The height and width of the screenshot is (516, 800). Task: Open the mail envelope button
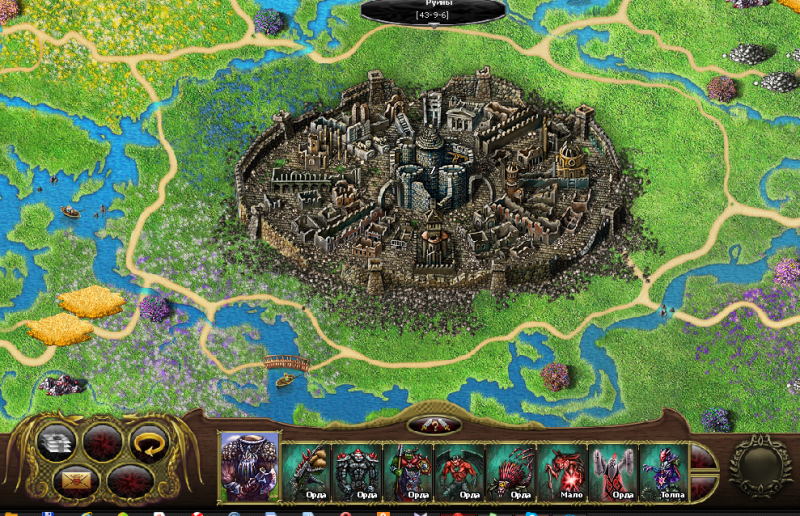[x=74, y=480]
